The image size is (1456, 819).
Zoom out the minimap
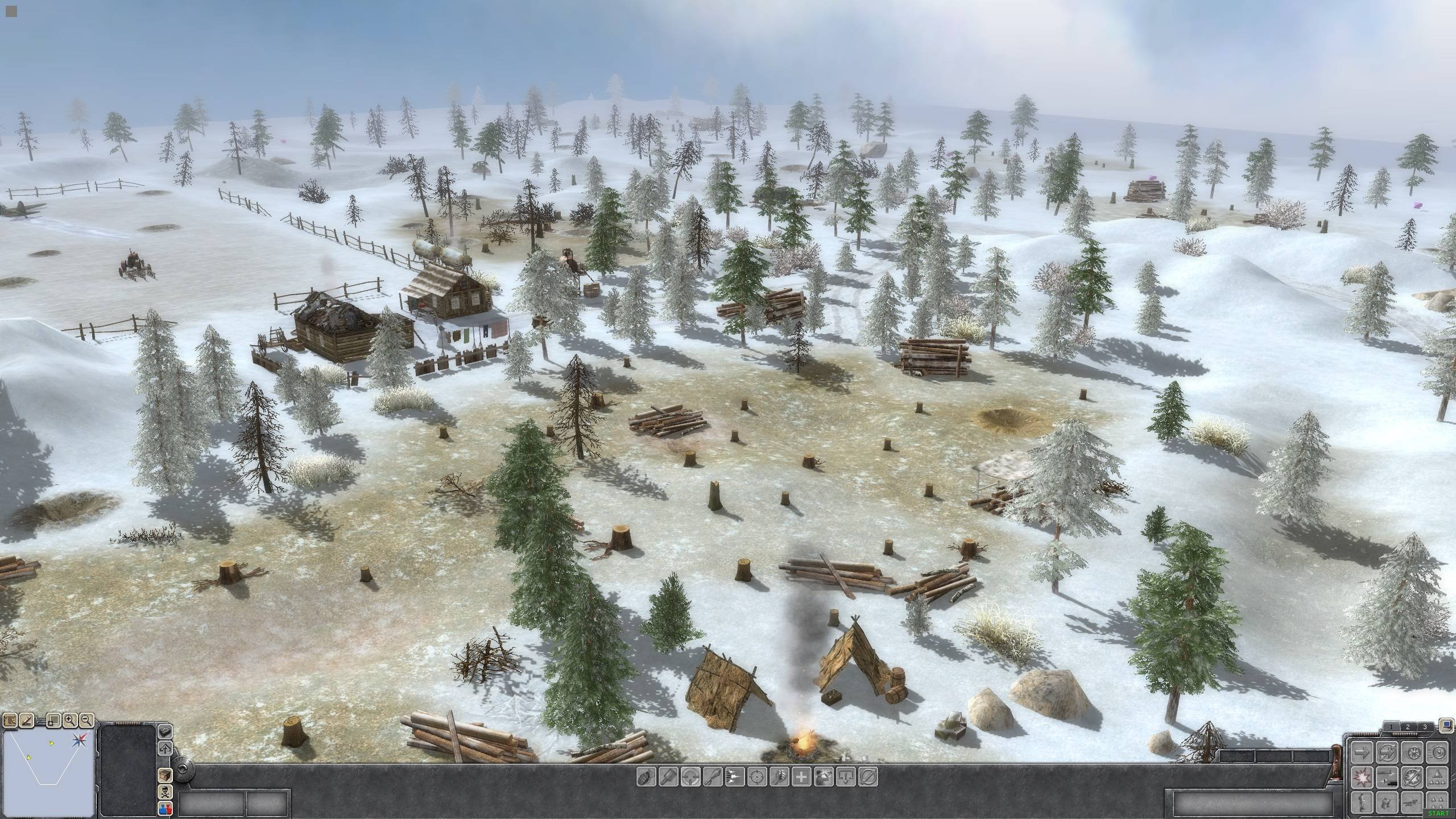coord(86,720)
